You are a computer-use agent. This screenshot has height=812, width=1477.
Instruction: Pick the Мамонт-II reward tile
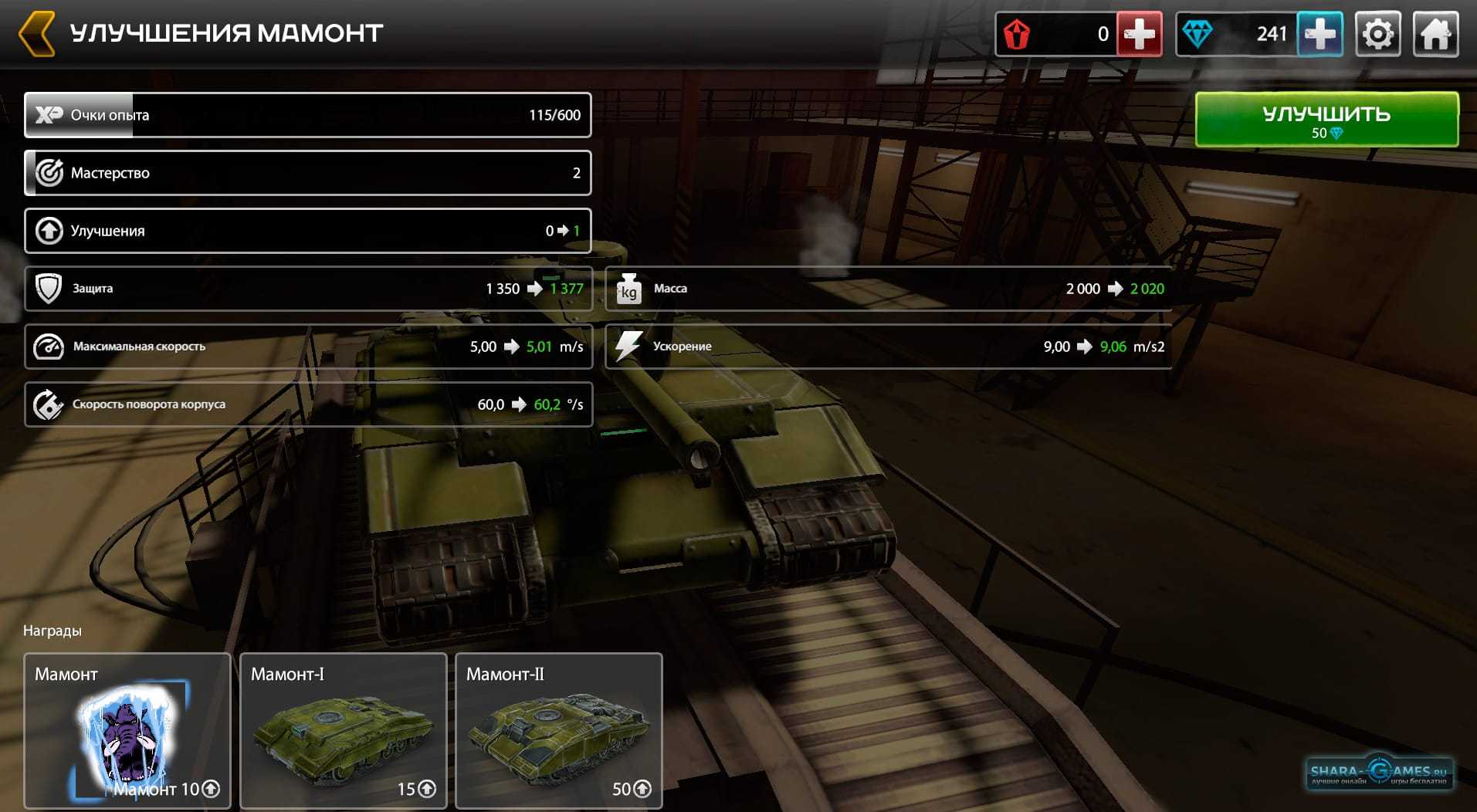click(x=558, y=729)
